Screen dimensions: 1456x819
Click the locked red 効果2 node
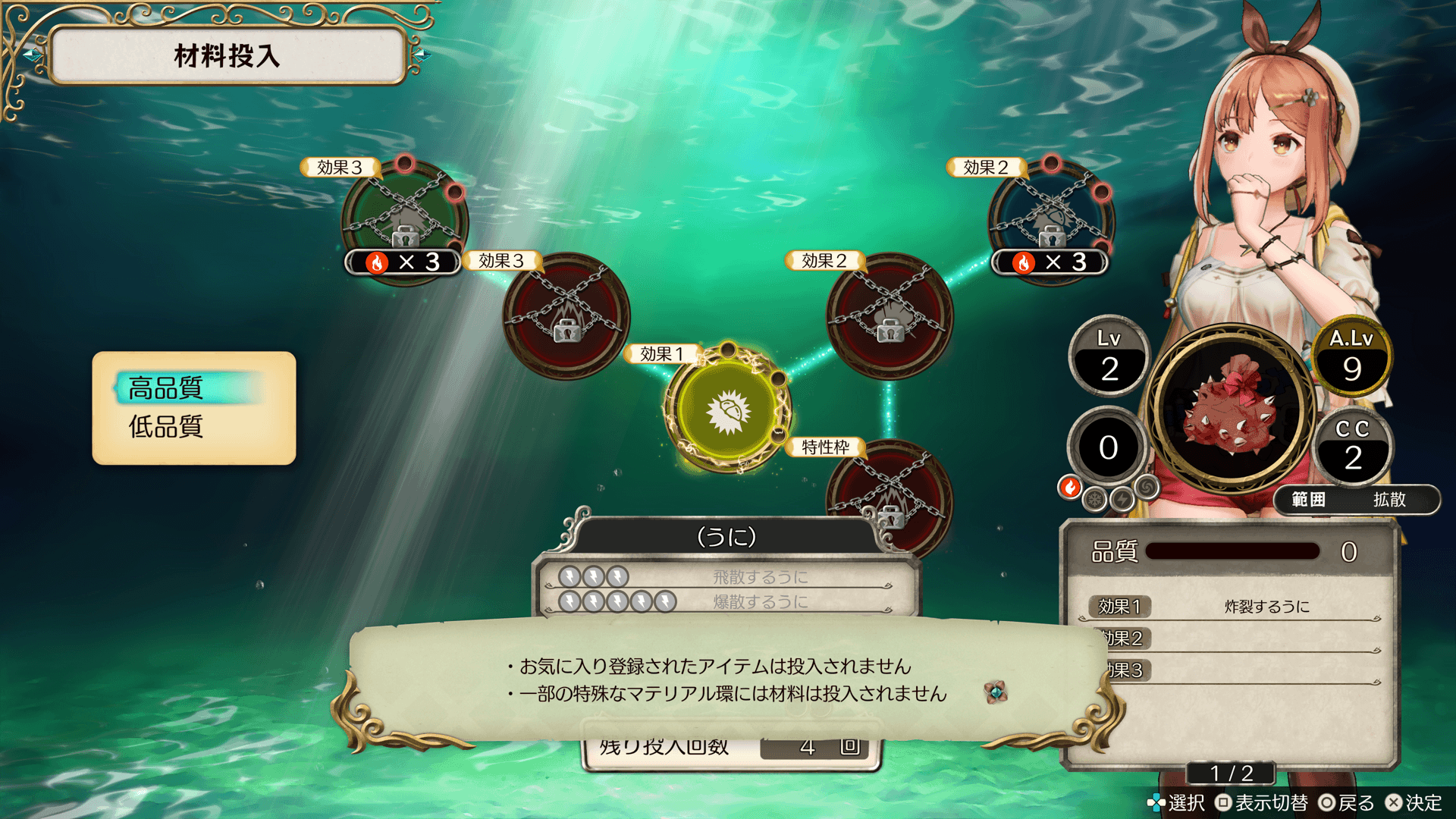coord(890,315)
